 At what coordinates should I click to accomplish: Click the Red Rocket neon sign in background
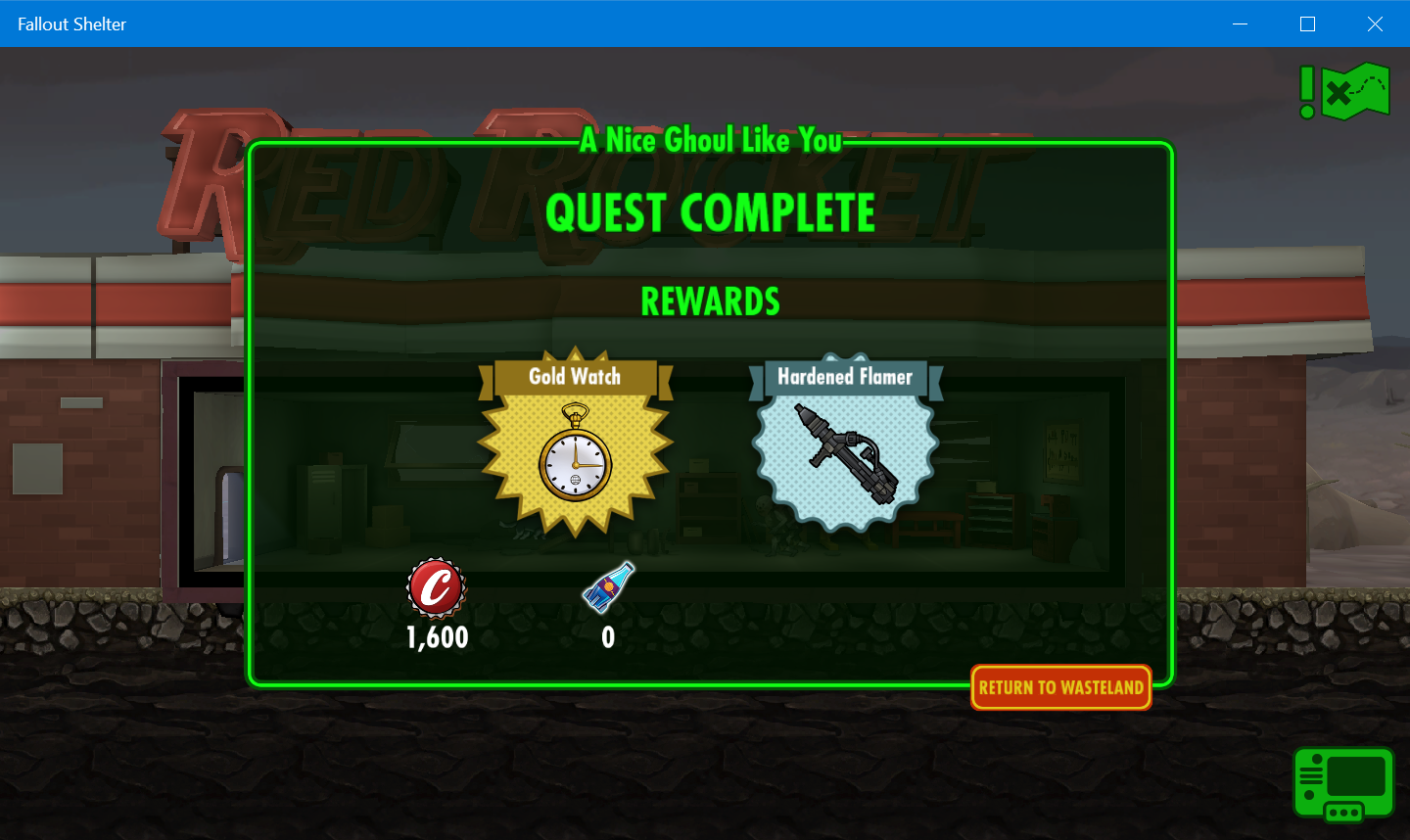[x=211, y=176]
